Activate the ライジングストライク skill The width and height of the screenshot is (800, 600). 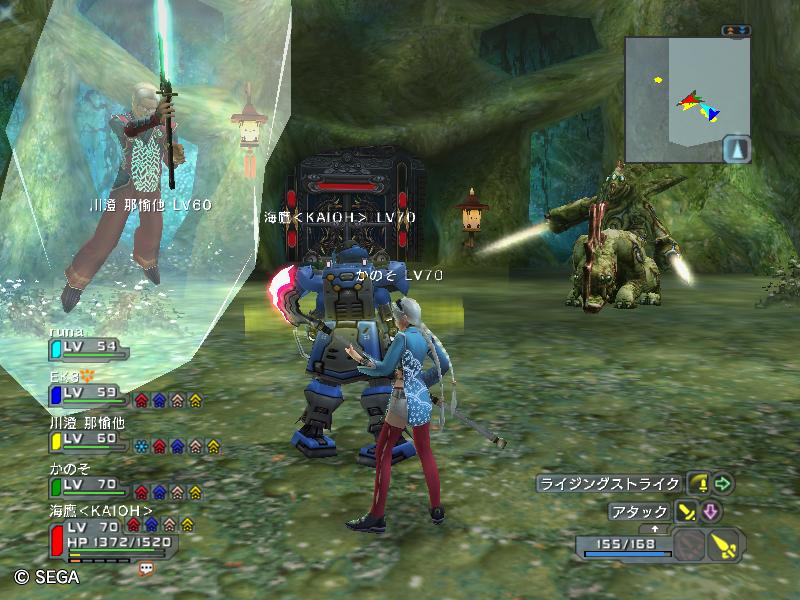point(610,484)
